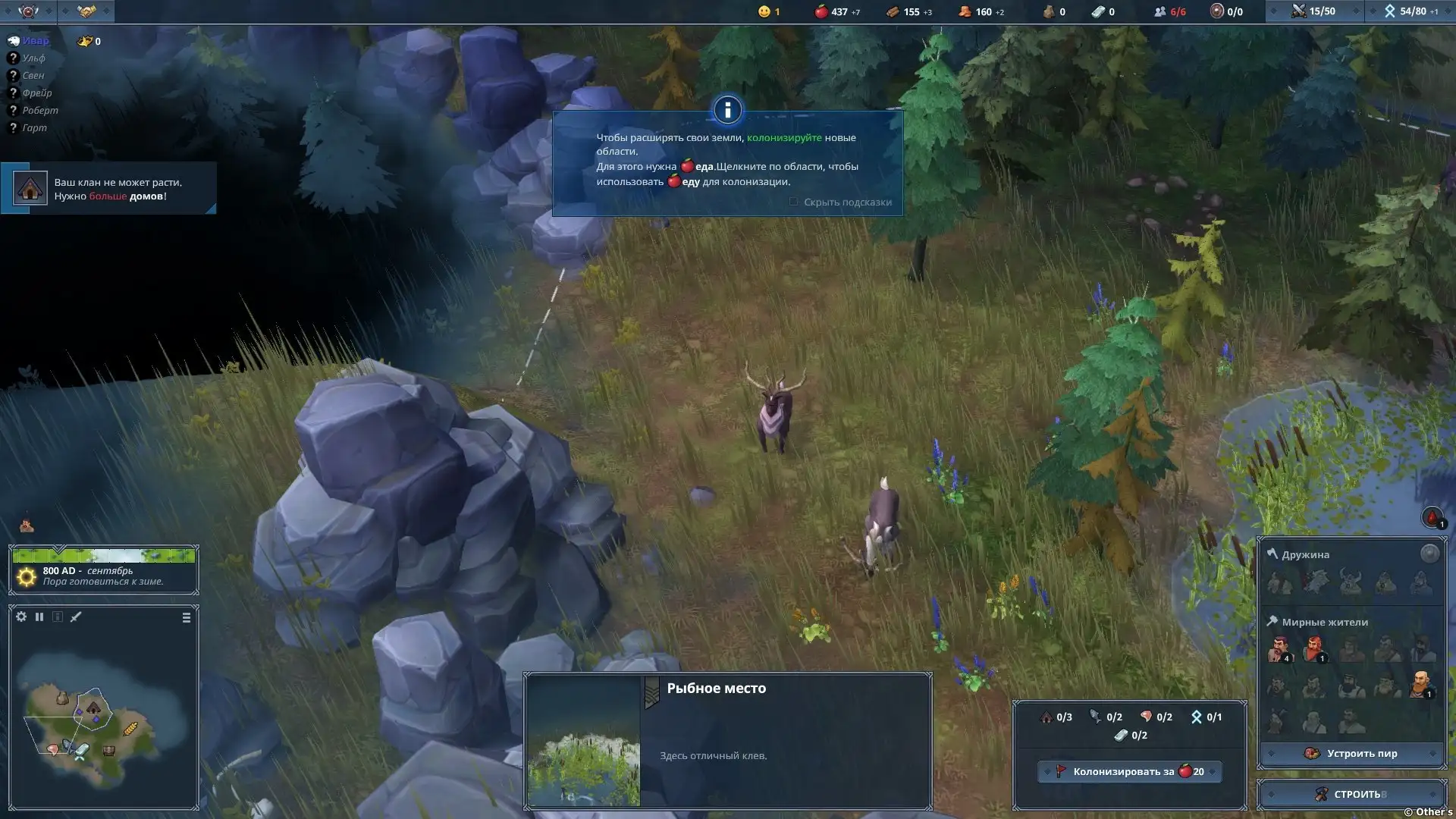Click the minimap island view
Viewport: 1456px width, 819px height.
coord(91,724)
